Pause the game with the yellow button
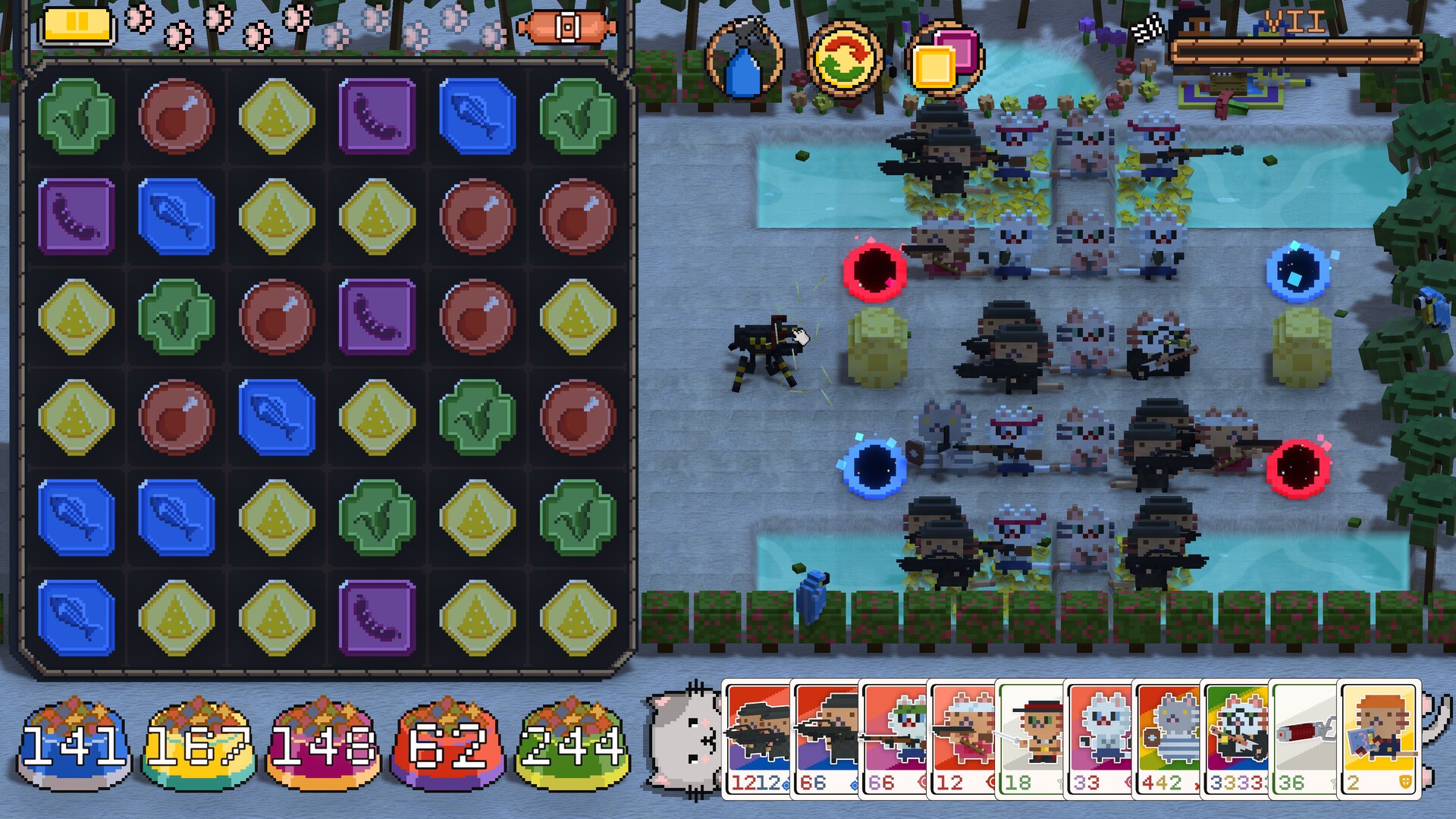Viewport: 1456px width, 819px height. 77,24
